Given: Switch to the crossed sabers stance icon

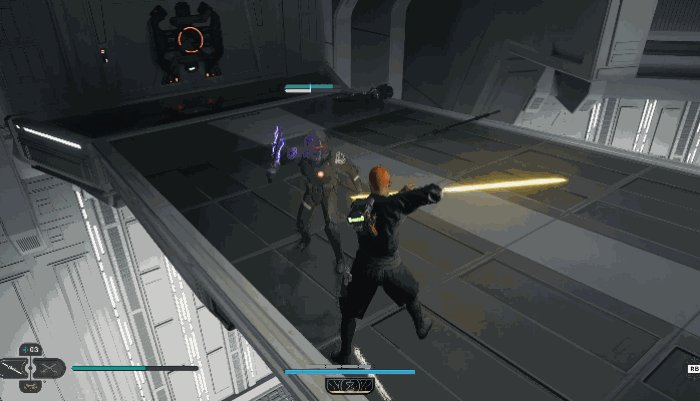Looking at the screenshot, I should [50, 368].
